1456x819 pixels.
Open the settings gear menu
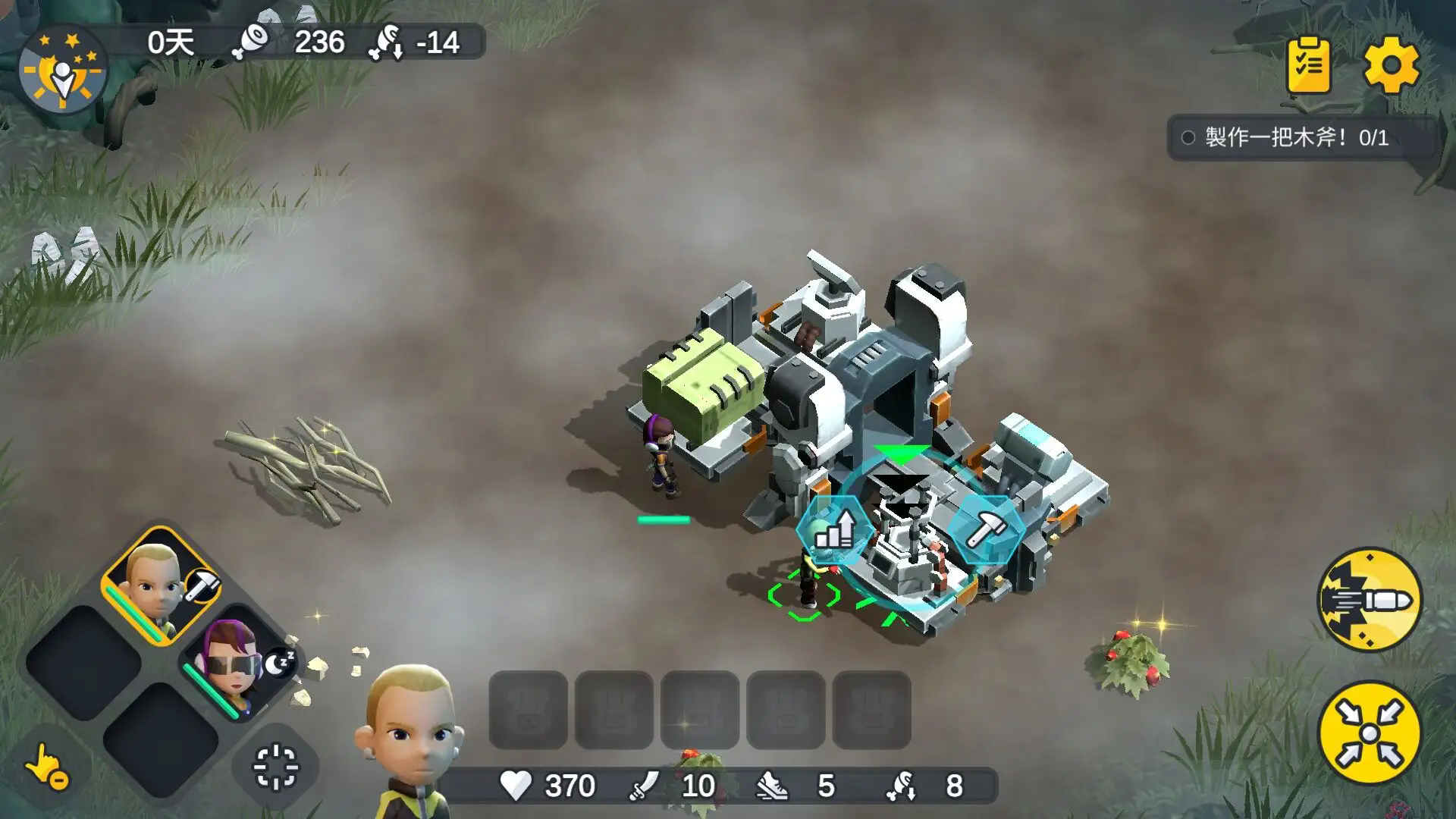[1391, 65]
